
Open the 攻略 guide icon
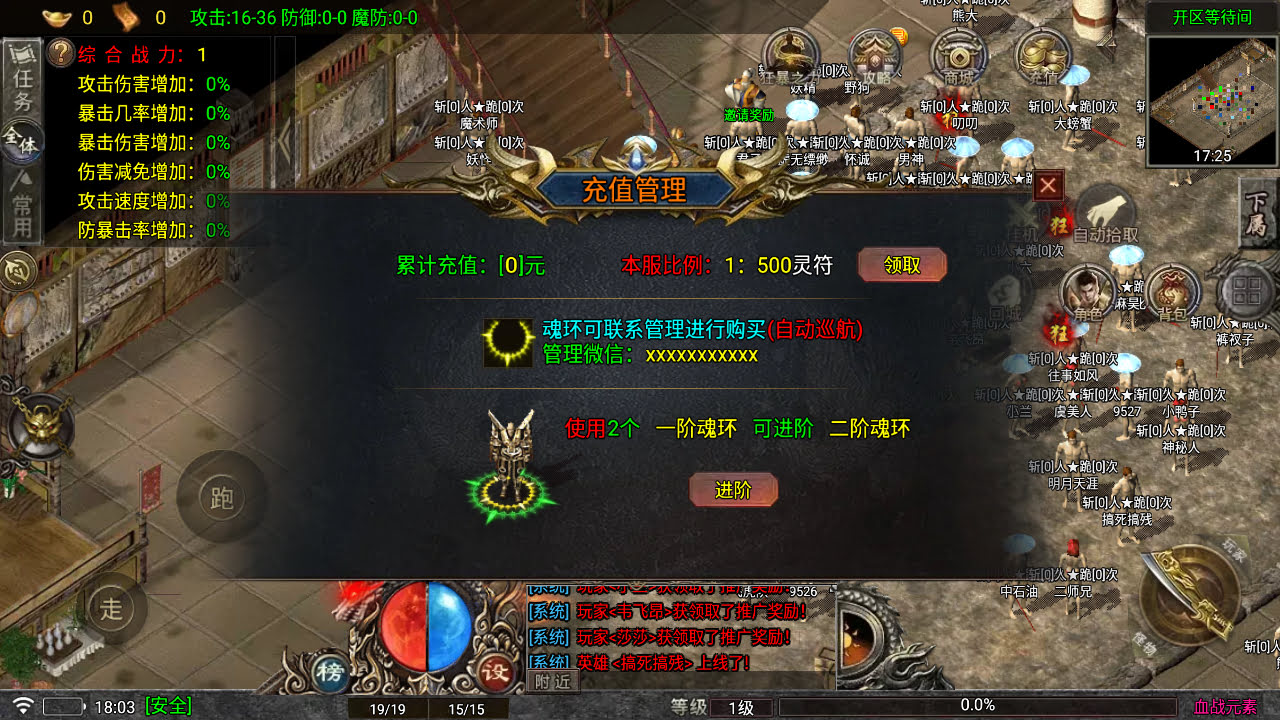[872, 57]
